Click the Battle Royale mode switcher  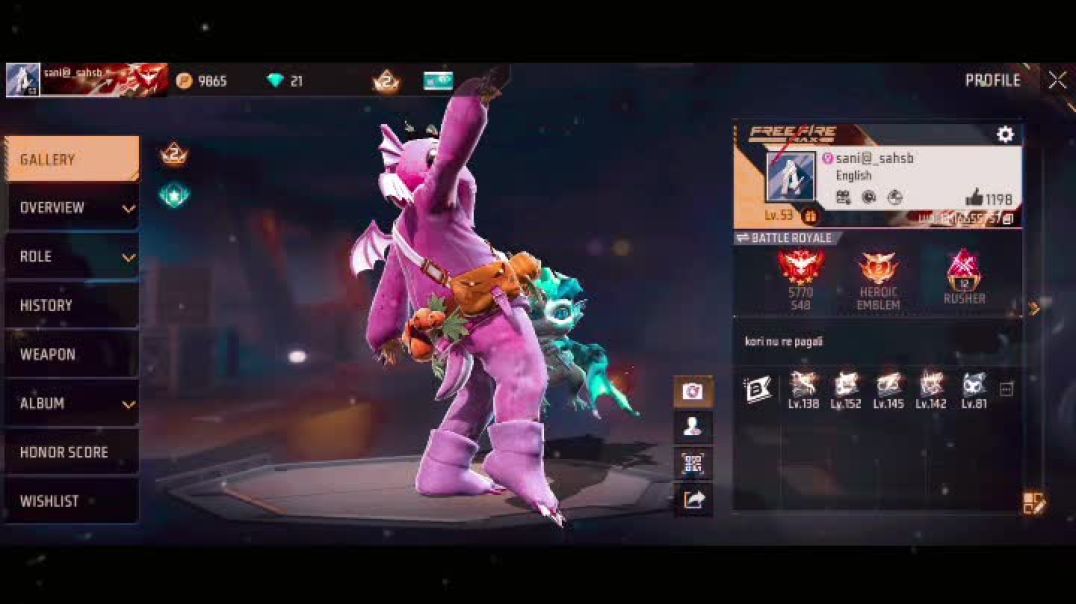[785, 238]
